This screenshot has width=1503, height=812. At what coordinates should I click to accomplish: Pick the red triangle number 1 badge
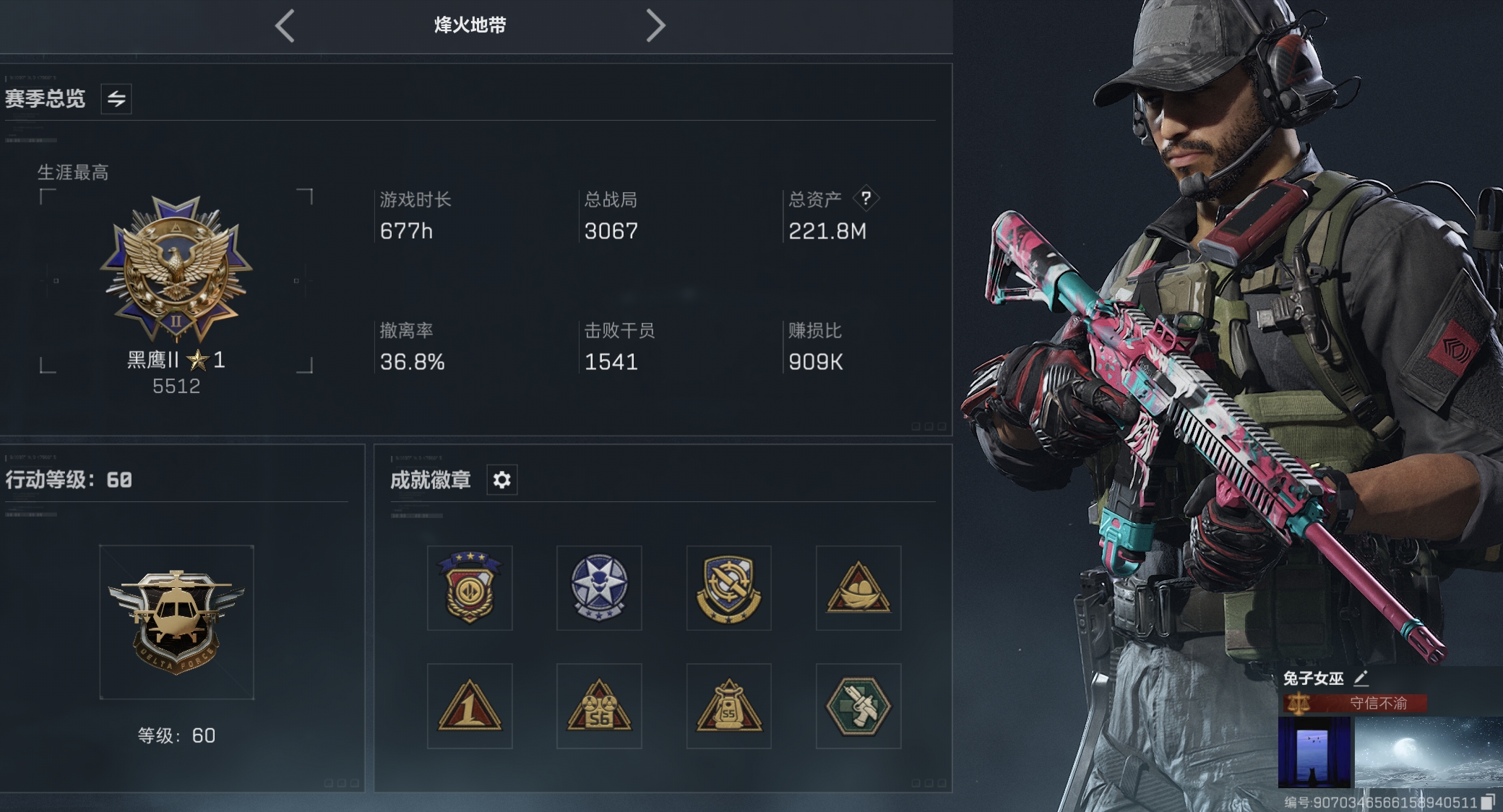[x=470, y=706]
